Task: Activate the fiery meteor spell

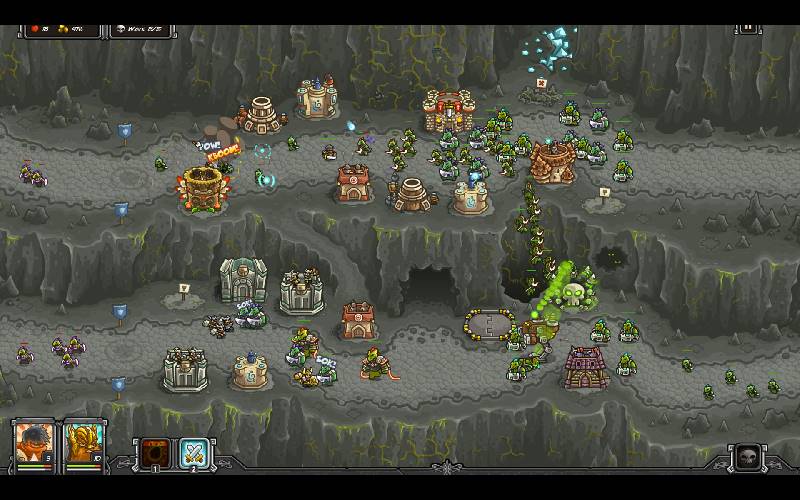Action: (154, 452)
